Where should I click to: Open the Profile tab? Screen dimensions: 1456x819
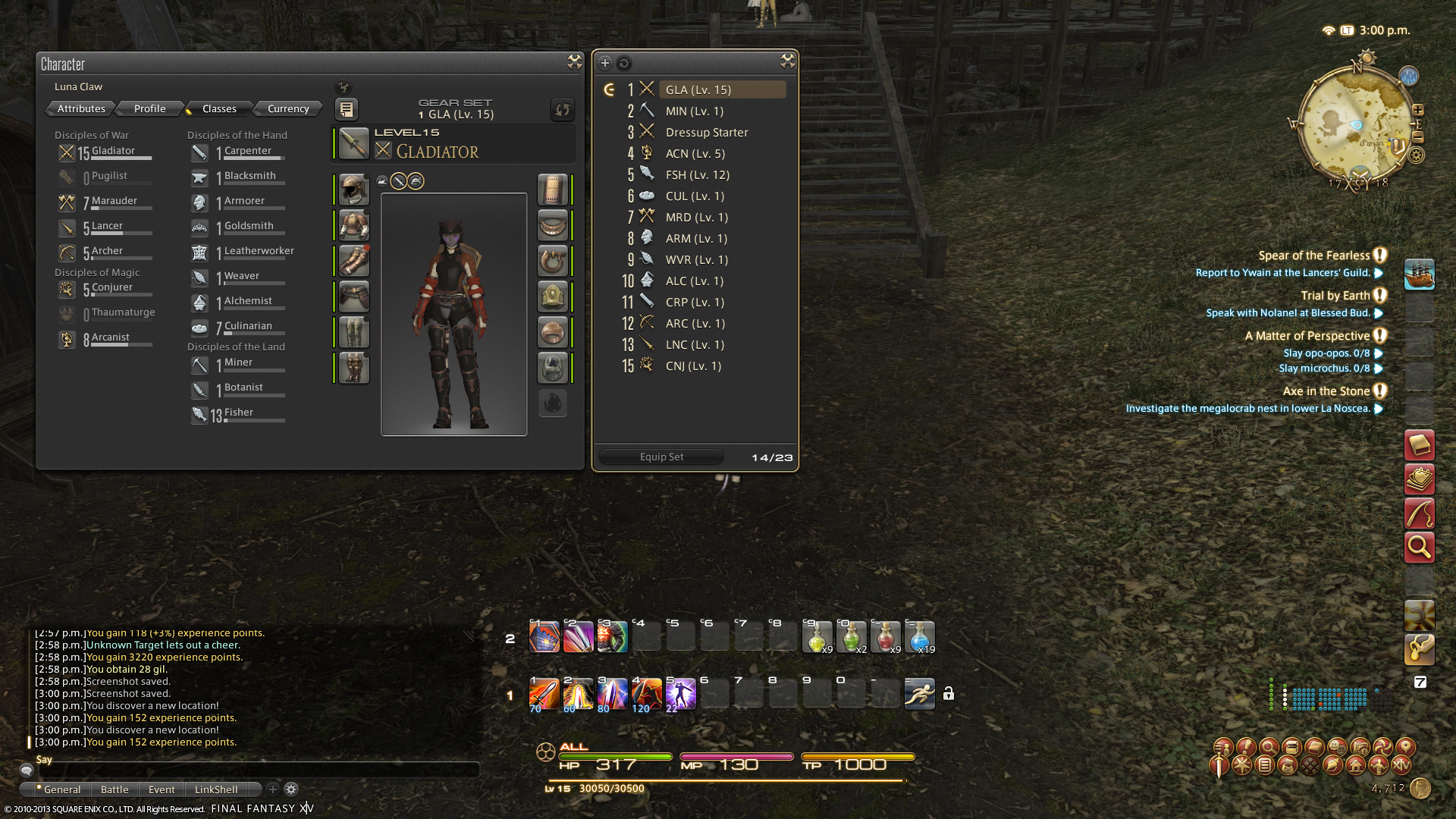click(x=149, y=108)
